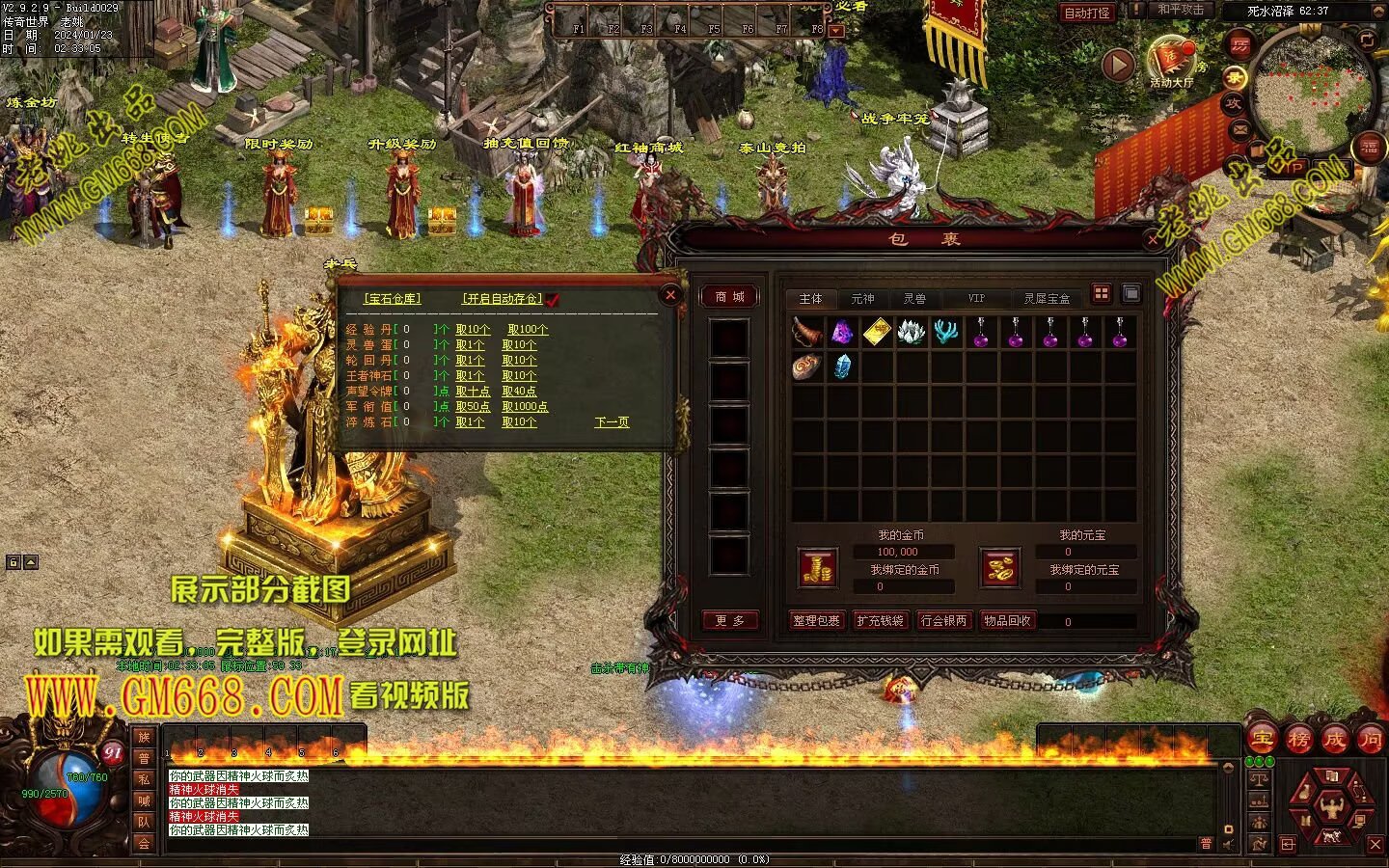Open the VIP bag tab
The width and height of the screenshot is (1389, 868).
click(x=976, y=299)
